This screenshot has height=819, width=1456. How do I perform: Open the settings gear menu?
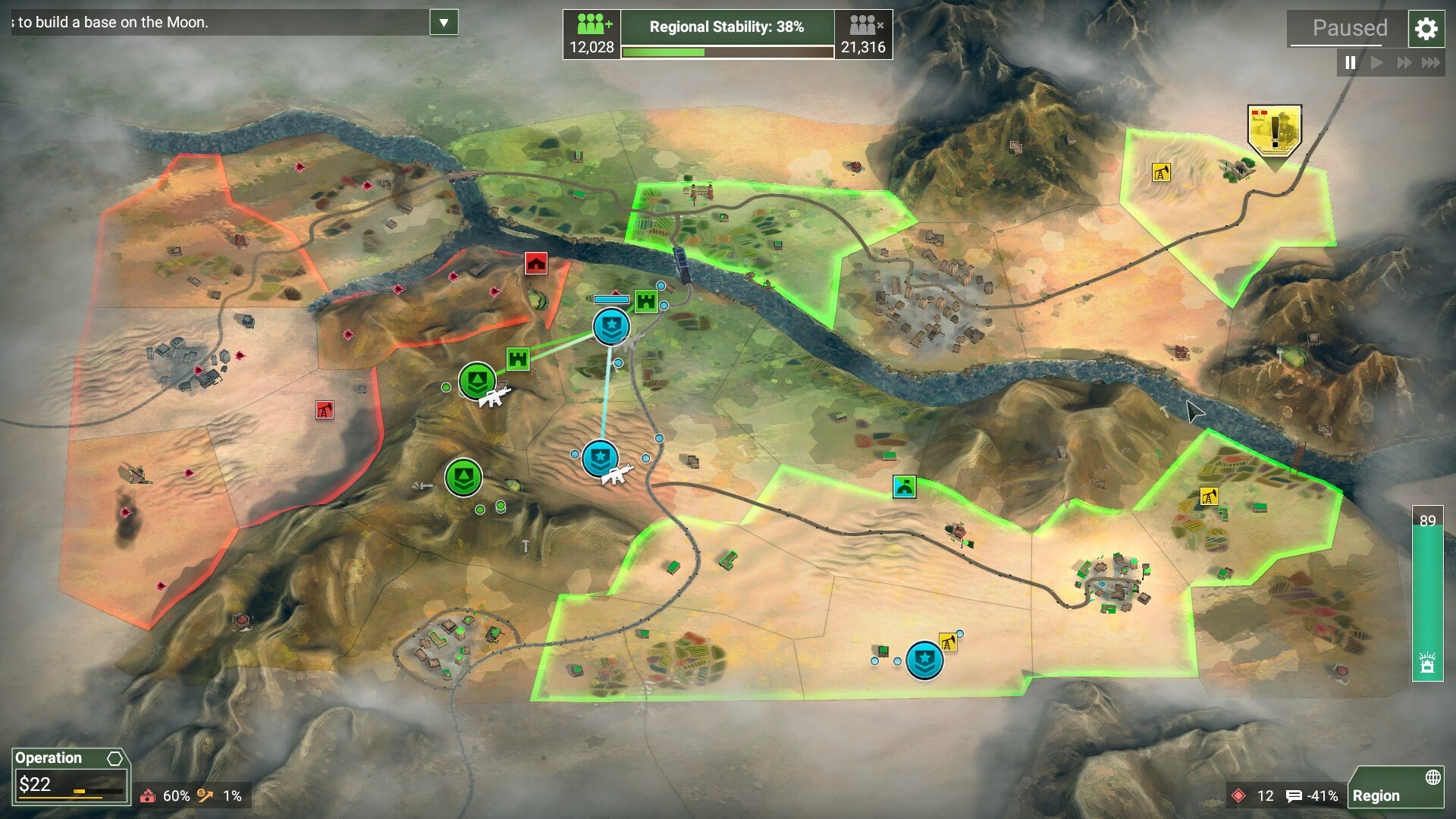coord(1426,29)
